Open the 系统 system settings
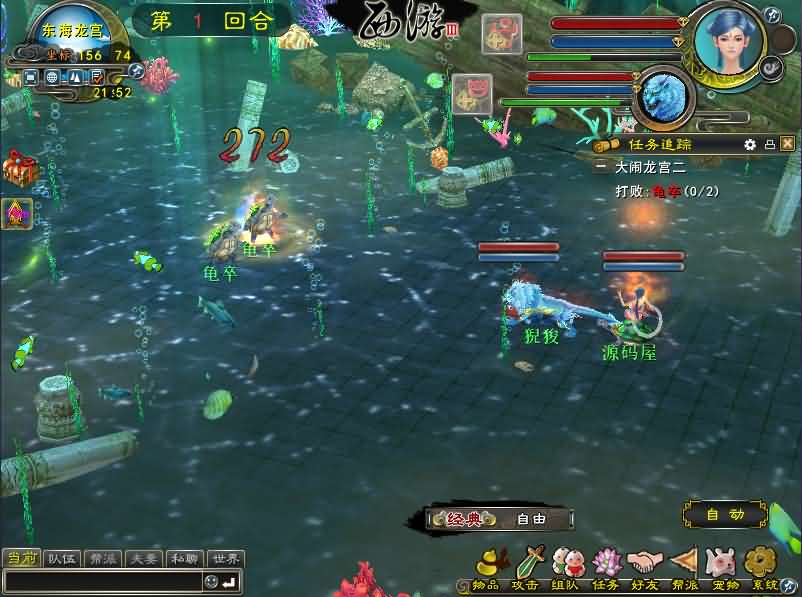Image resolution: width=802 pixels, height=597 pixels. coord(763,563)
